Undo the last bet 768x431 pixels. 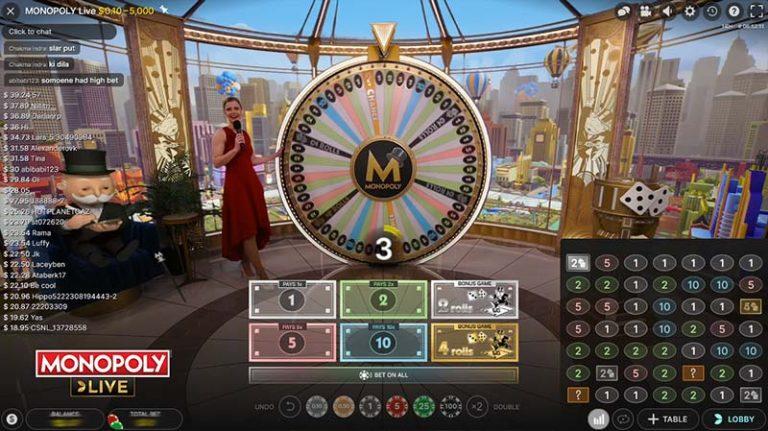[x=290, y=406]
